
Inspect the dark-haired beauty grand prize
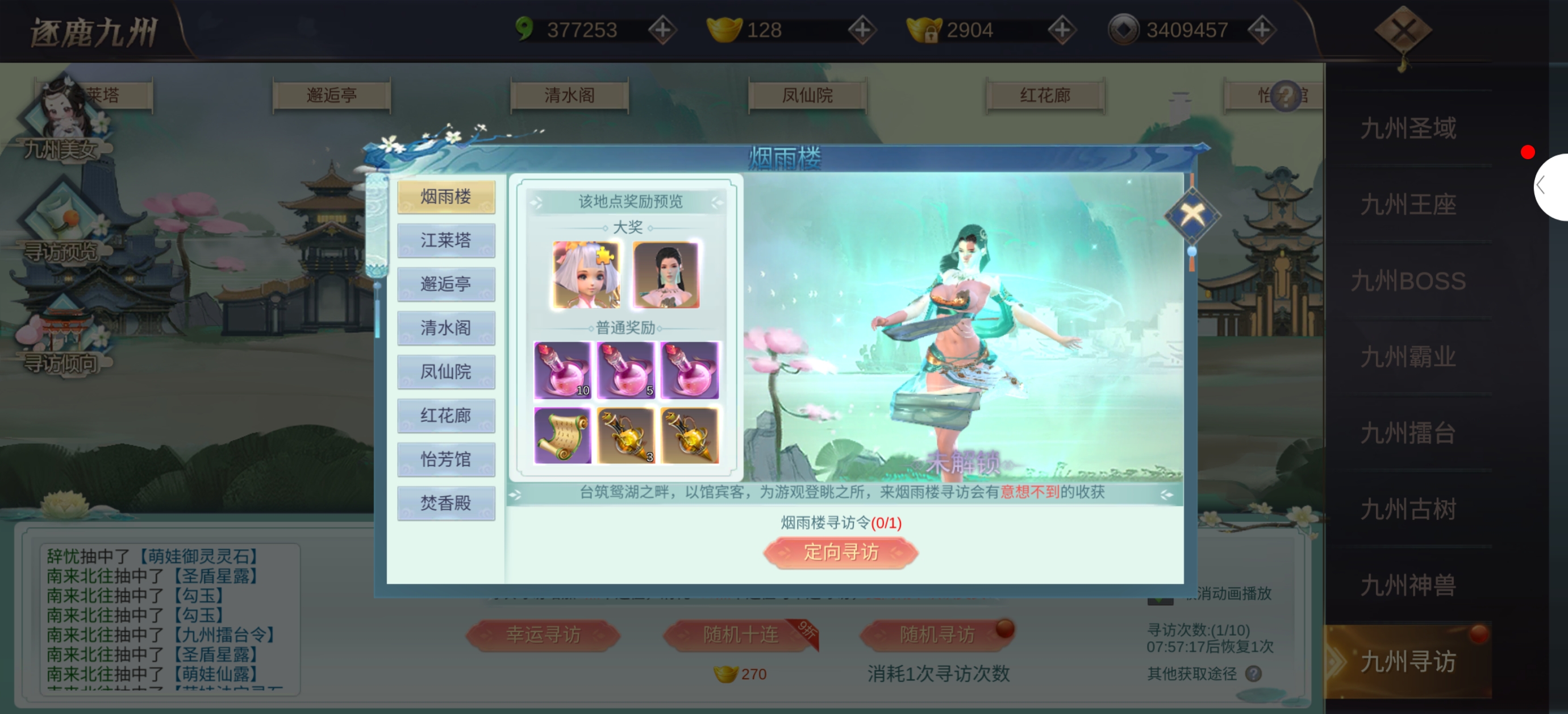pyautogui.click(x=666, y=275)
